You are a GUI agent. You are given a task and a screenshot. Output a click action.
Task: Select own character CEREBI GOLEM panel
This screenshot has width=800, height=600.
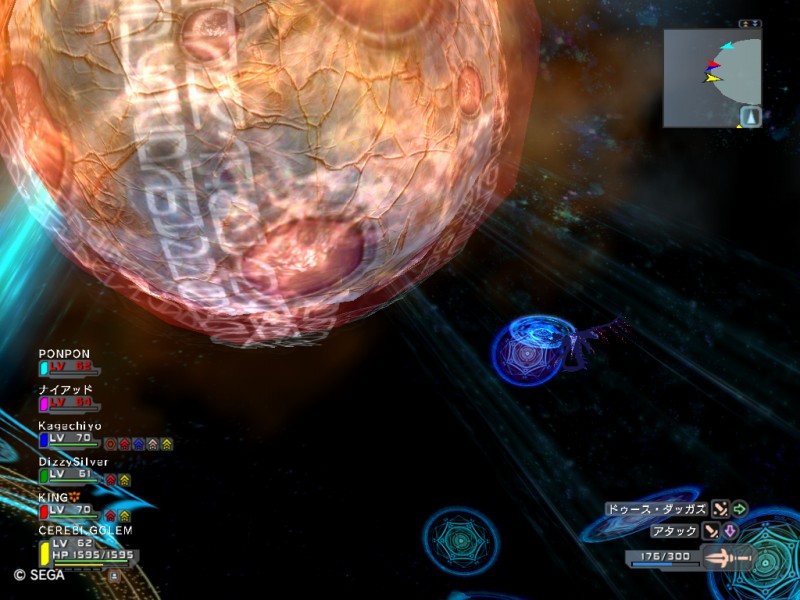(x=85, y=531)
